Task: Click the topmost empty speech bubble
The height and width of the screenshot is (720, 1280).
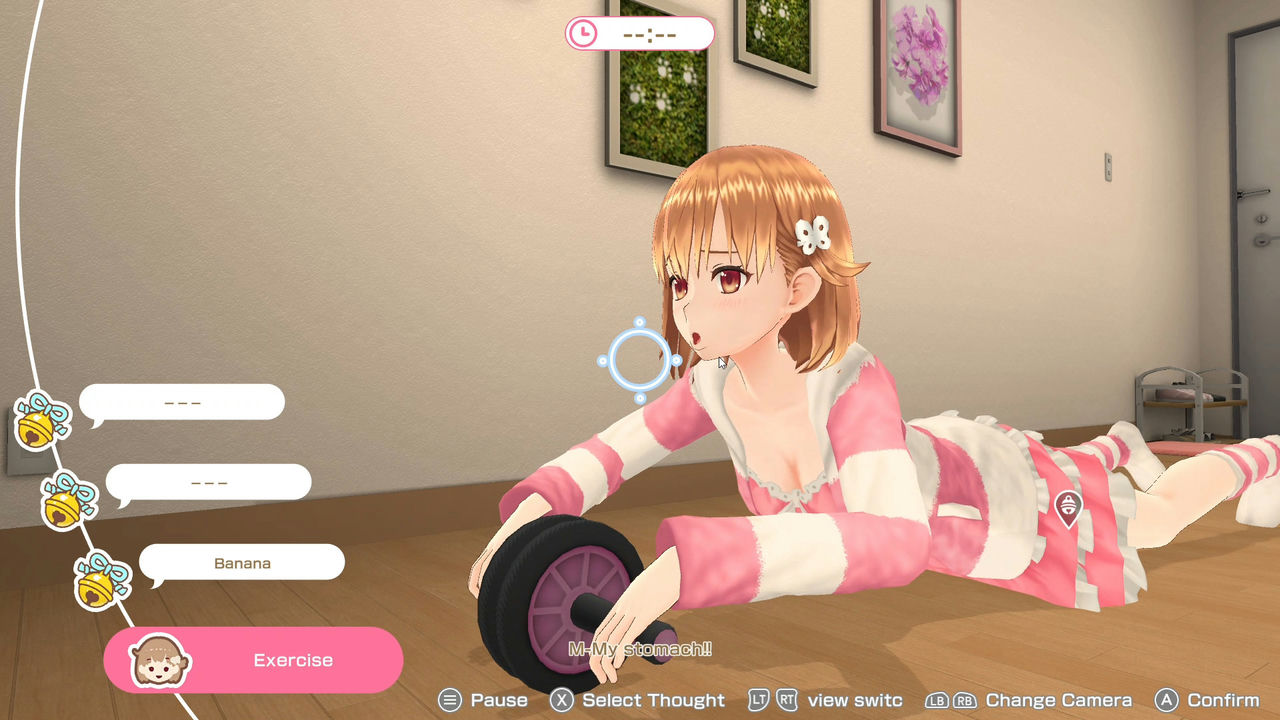Action: pyautogui.click(x=182, y=402)
